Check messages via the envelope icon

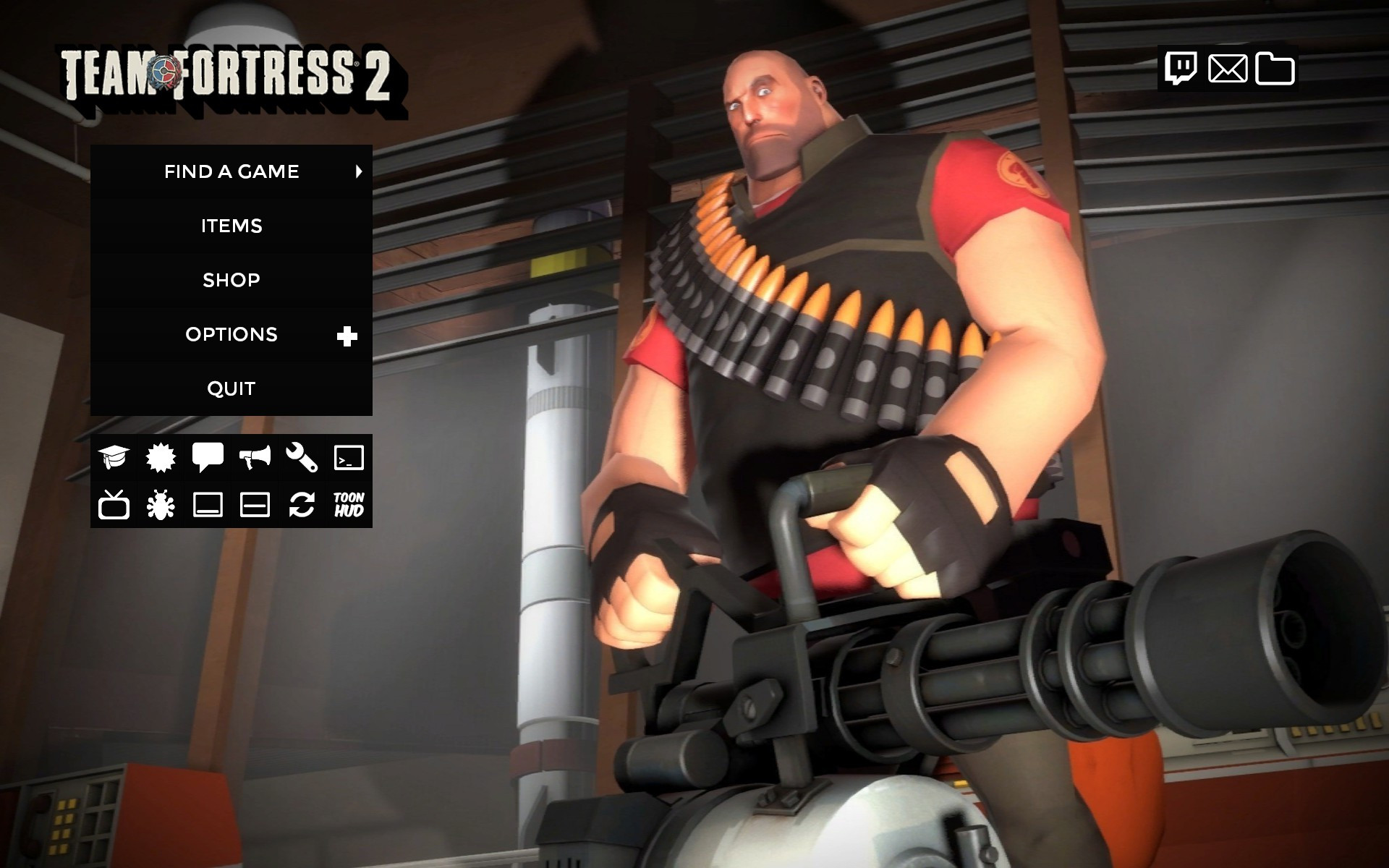[1228, 70]
